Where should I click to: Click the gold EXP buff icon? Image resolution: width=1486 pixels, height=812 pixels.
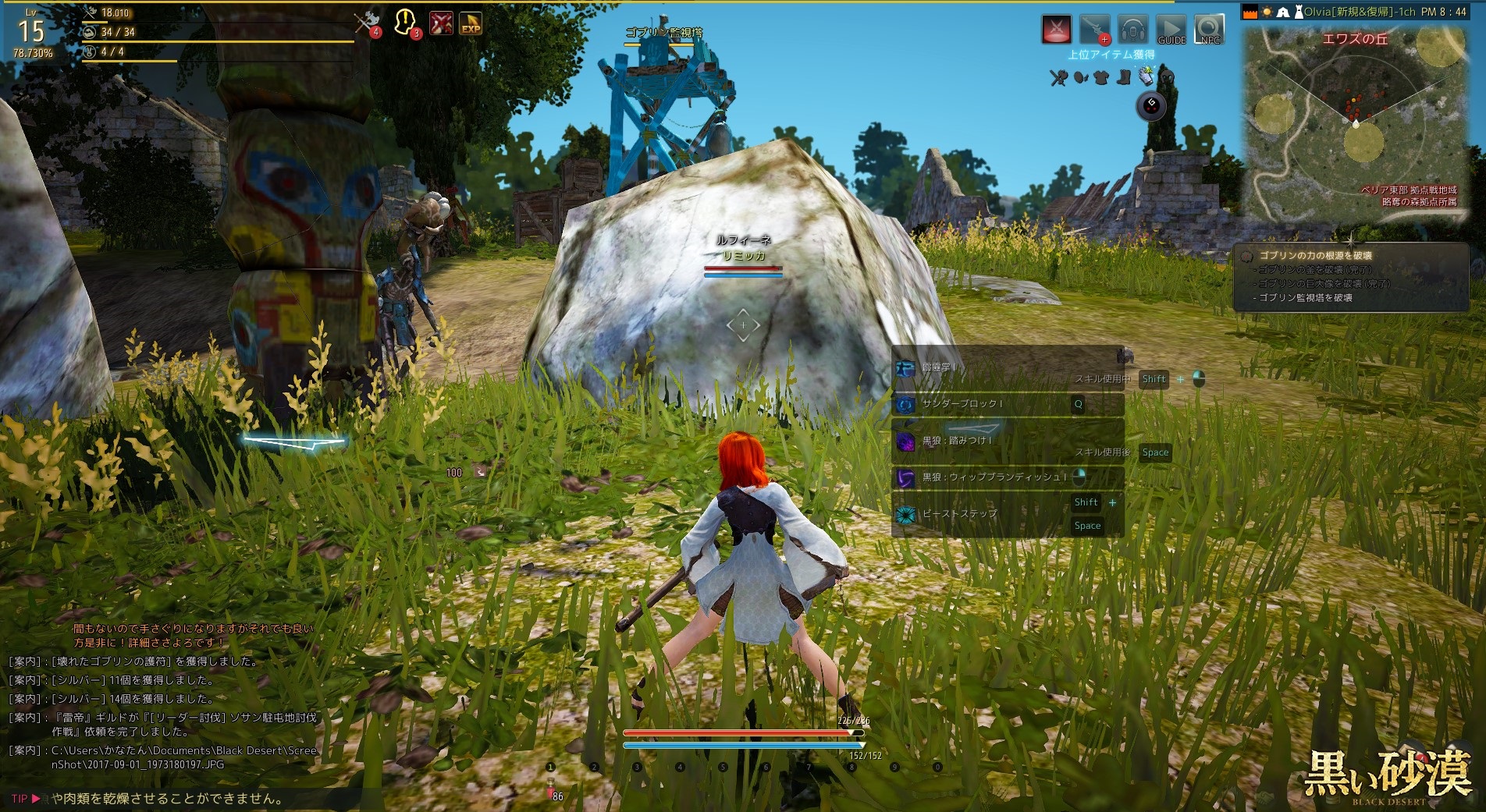tap(470, 24)
